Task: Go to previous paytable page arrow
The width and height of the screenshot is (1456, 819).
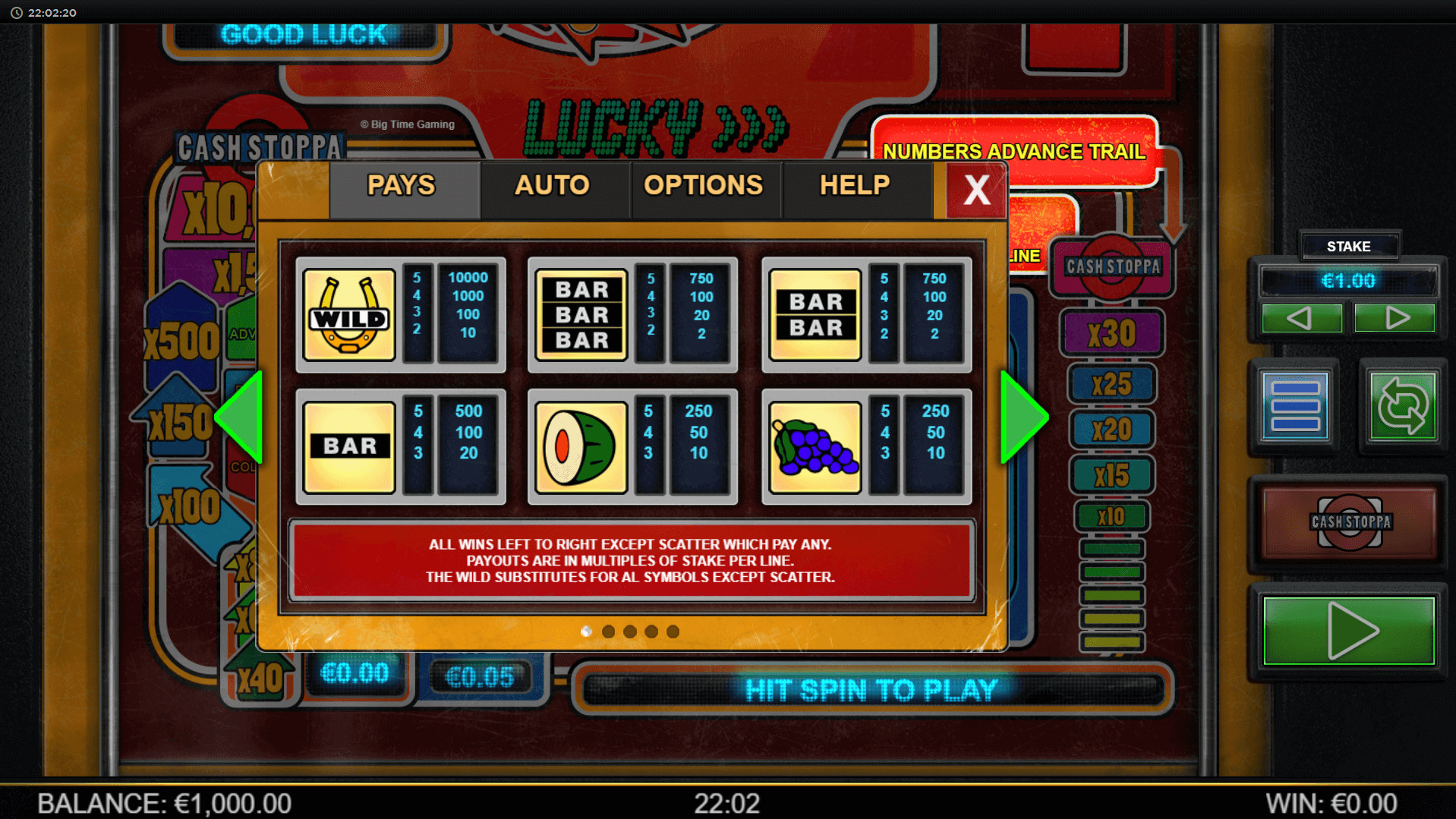Action: [241, 417]
